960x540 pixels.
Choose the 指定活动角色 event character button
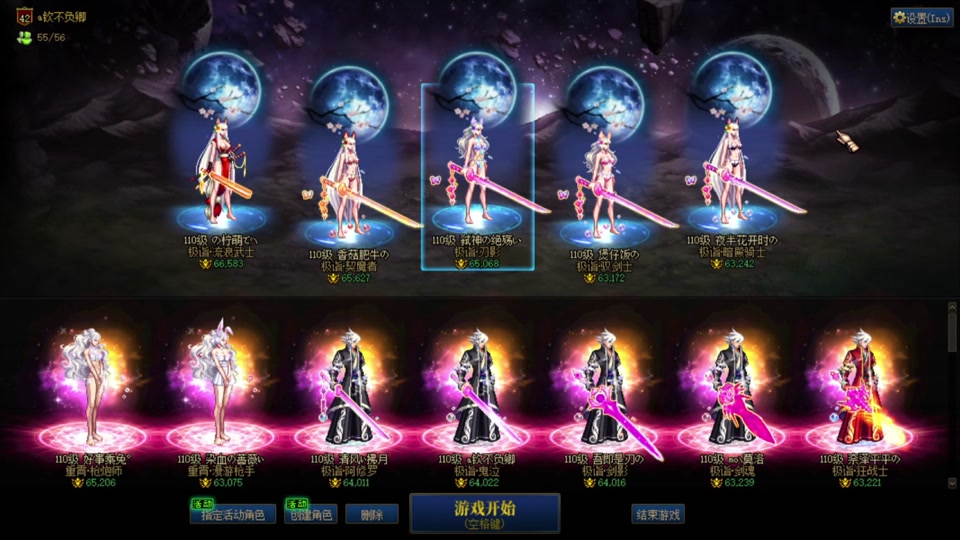[x=233, y=515]
